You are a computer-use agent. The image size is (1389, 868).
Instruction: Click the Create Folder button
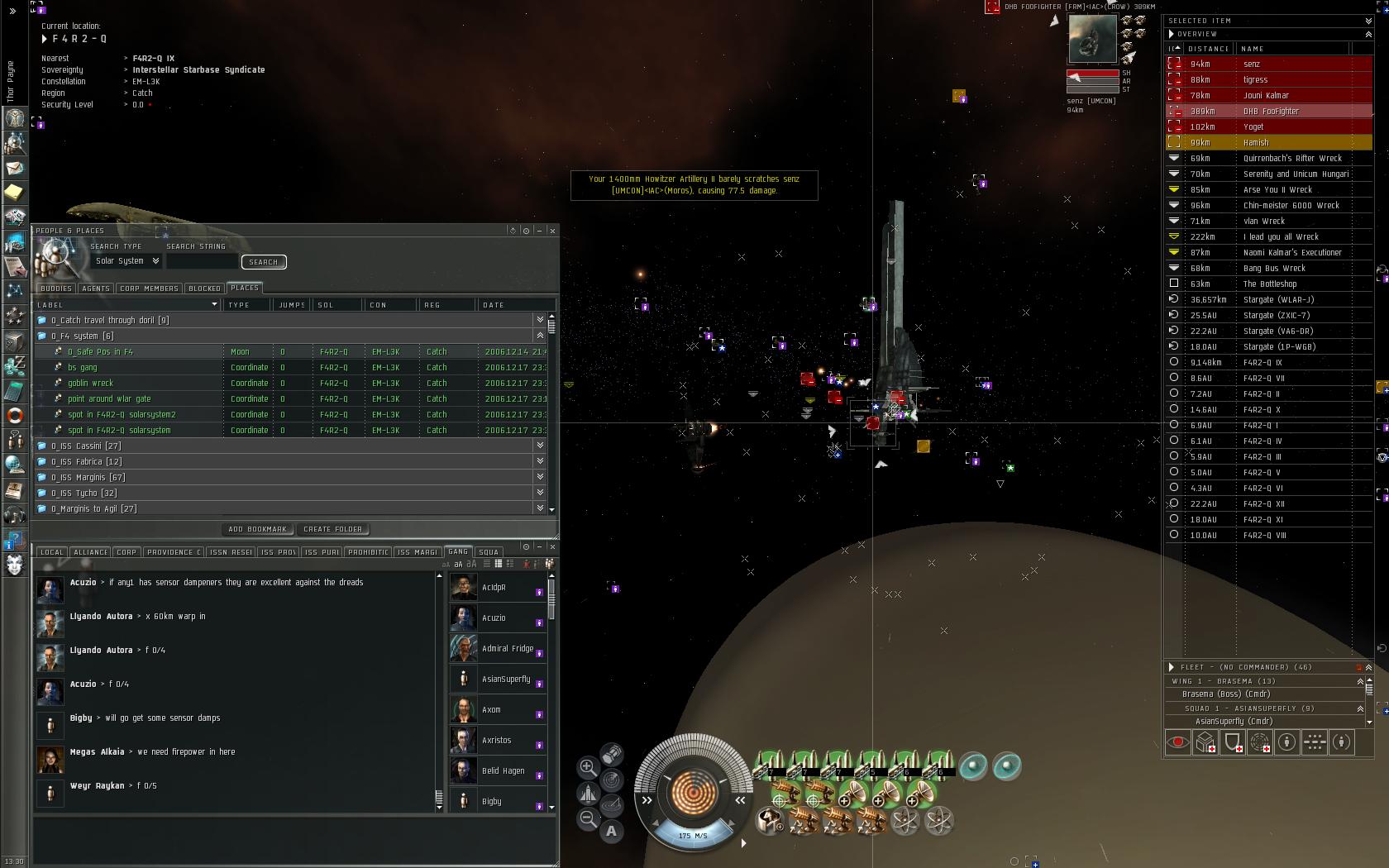pyautogui.click(x=332, y=529)
